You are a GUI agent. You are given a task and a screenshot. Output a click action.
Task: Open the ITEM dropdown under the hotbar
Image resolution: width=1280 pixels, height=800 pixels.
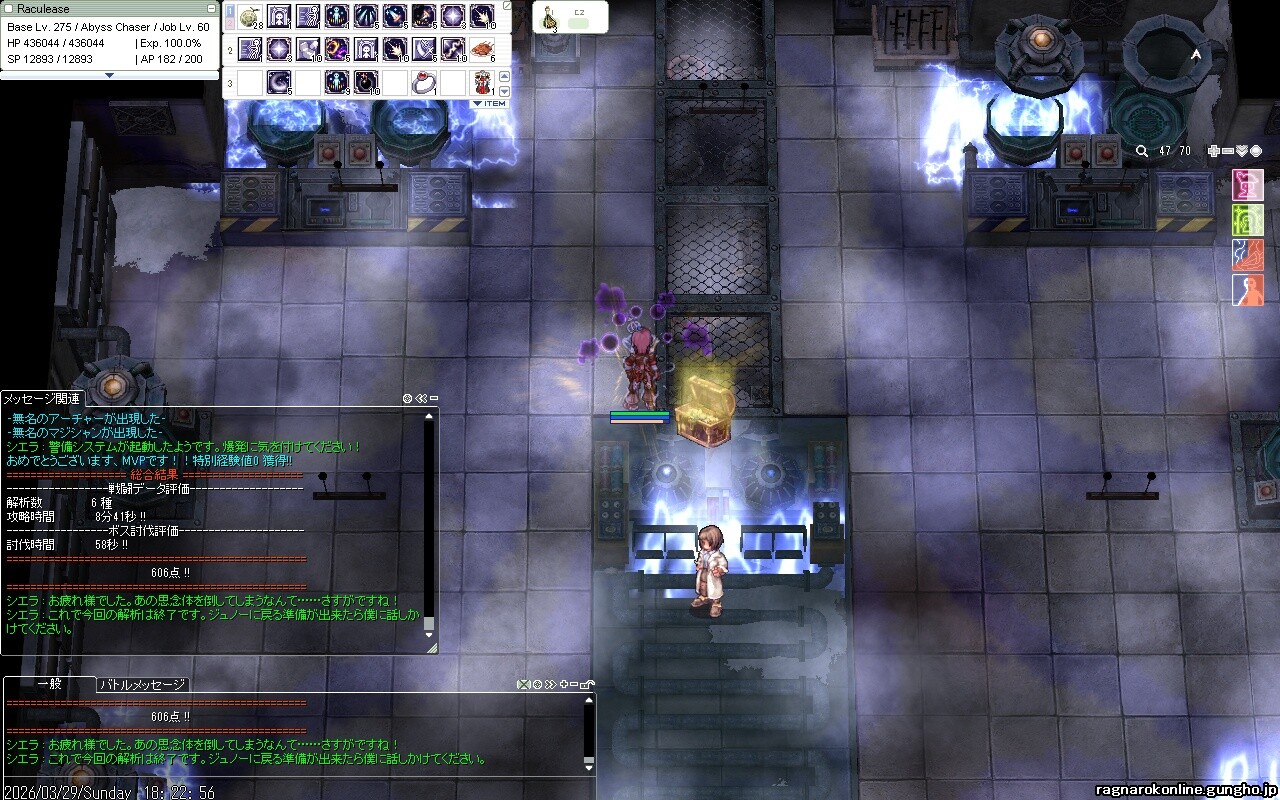point(491,103)
